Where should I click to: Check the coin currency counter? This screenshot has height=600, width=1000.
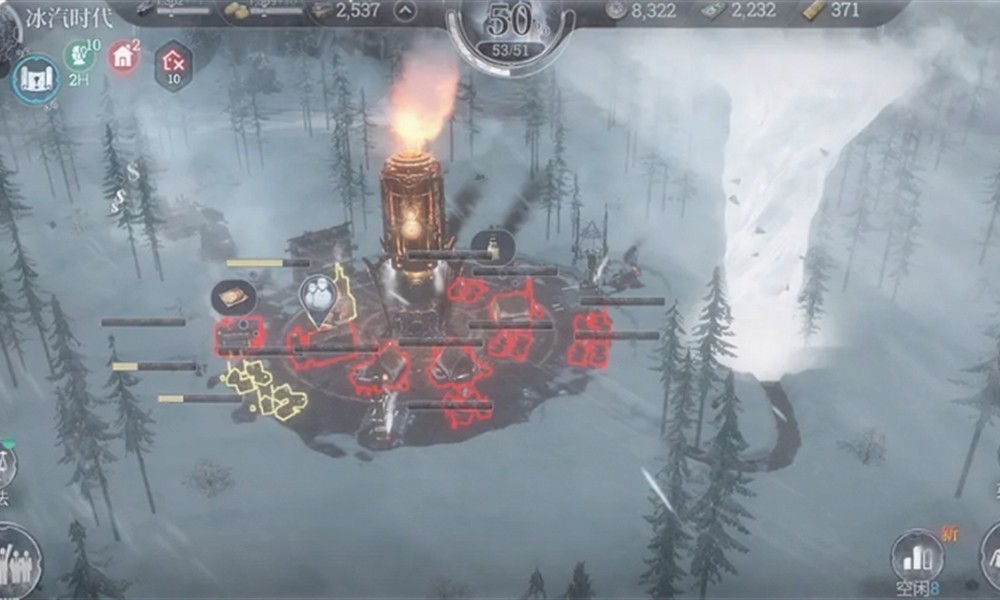pos(642,11)
